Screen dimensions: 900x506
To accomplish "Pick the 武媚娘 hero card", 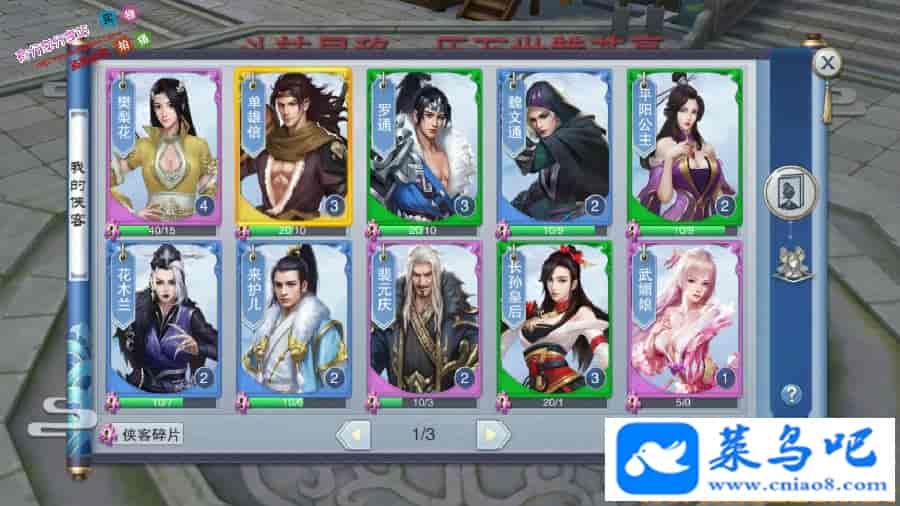I will point(684,318).
